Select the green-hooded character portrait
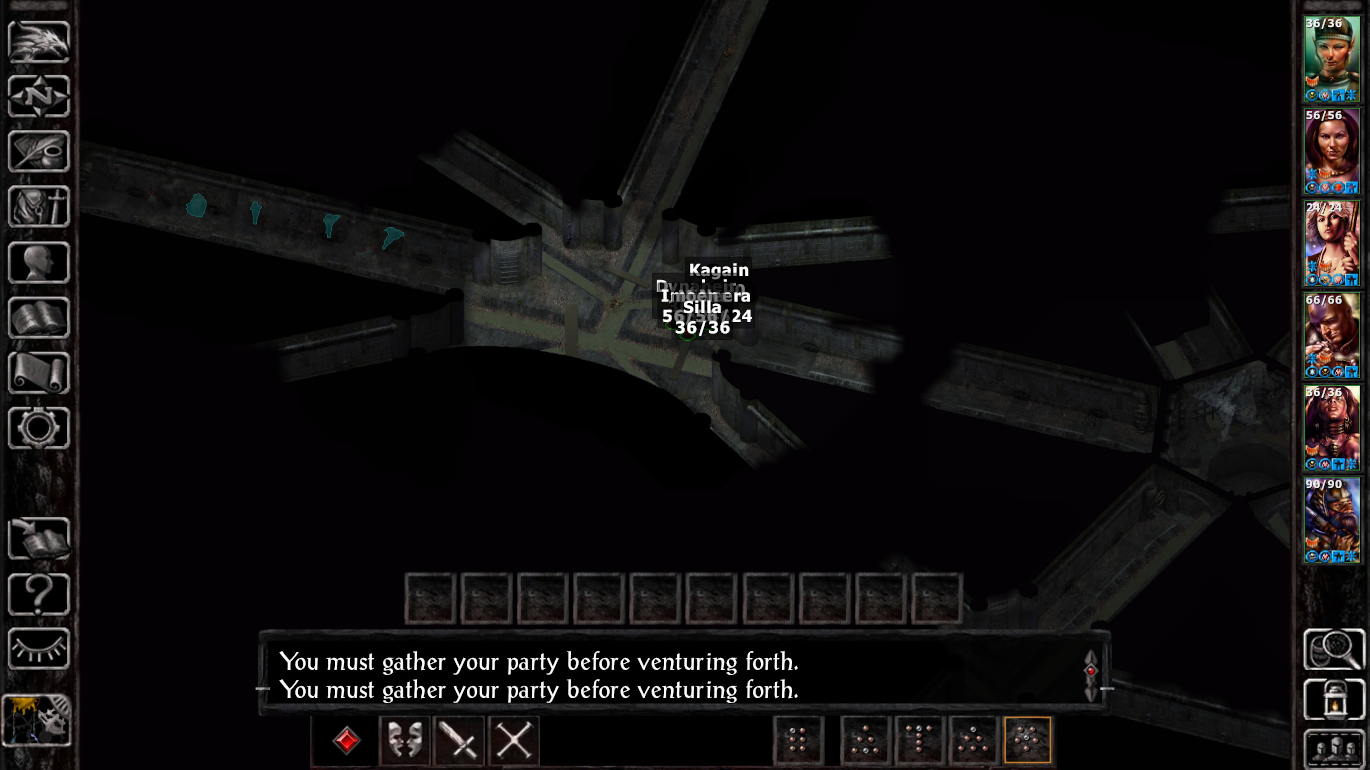Viewport: 1370px width, 770px height. tap(1331, 59)
